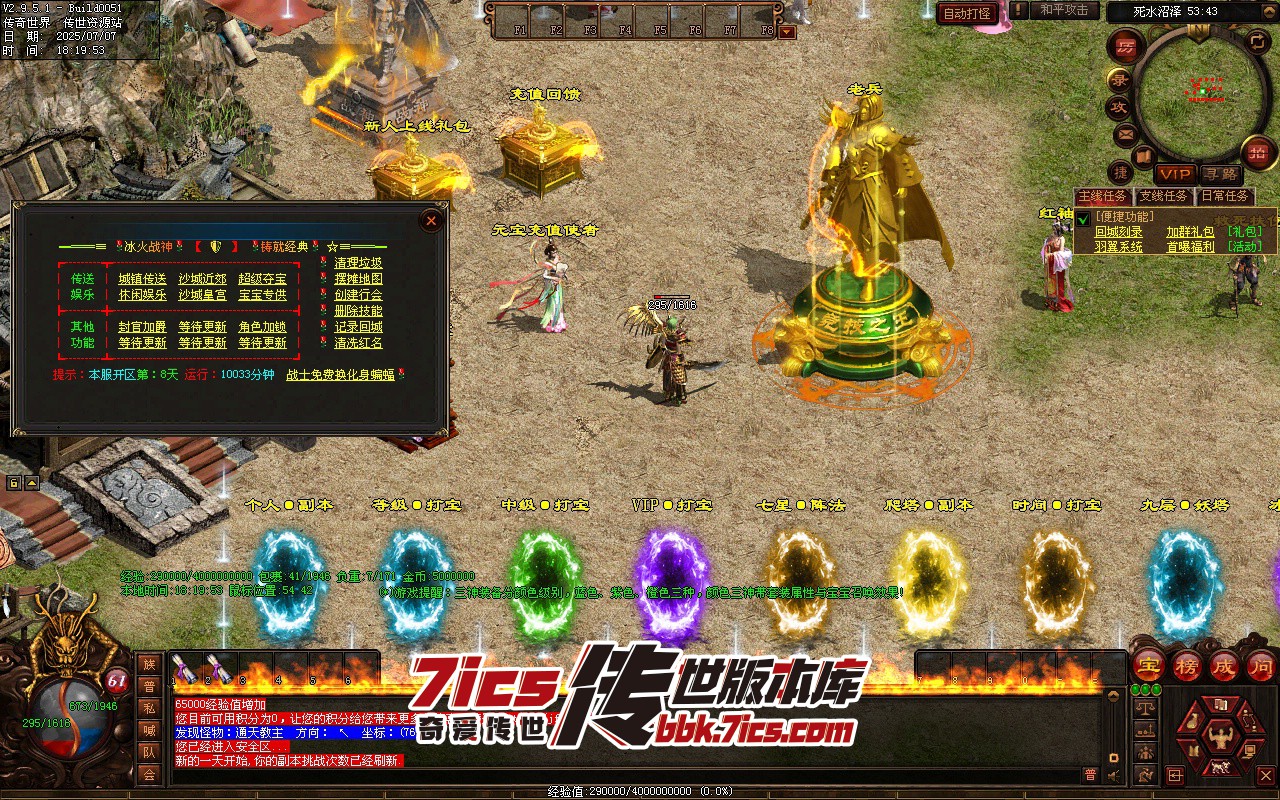
Task: Open the 羽翼系统 wings system link
Action: [x=1118, y=247]
